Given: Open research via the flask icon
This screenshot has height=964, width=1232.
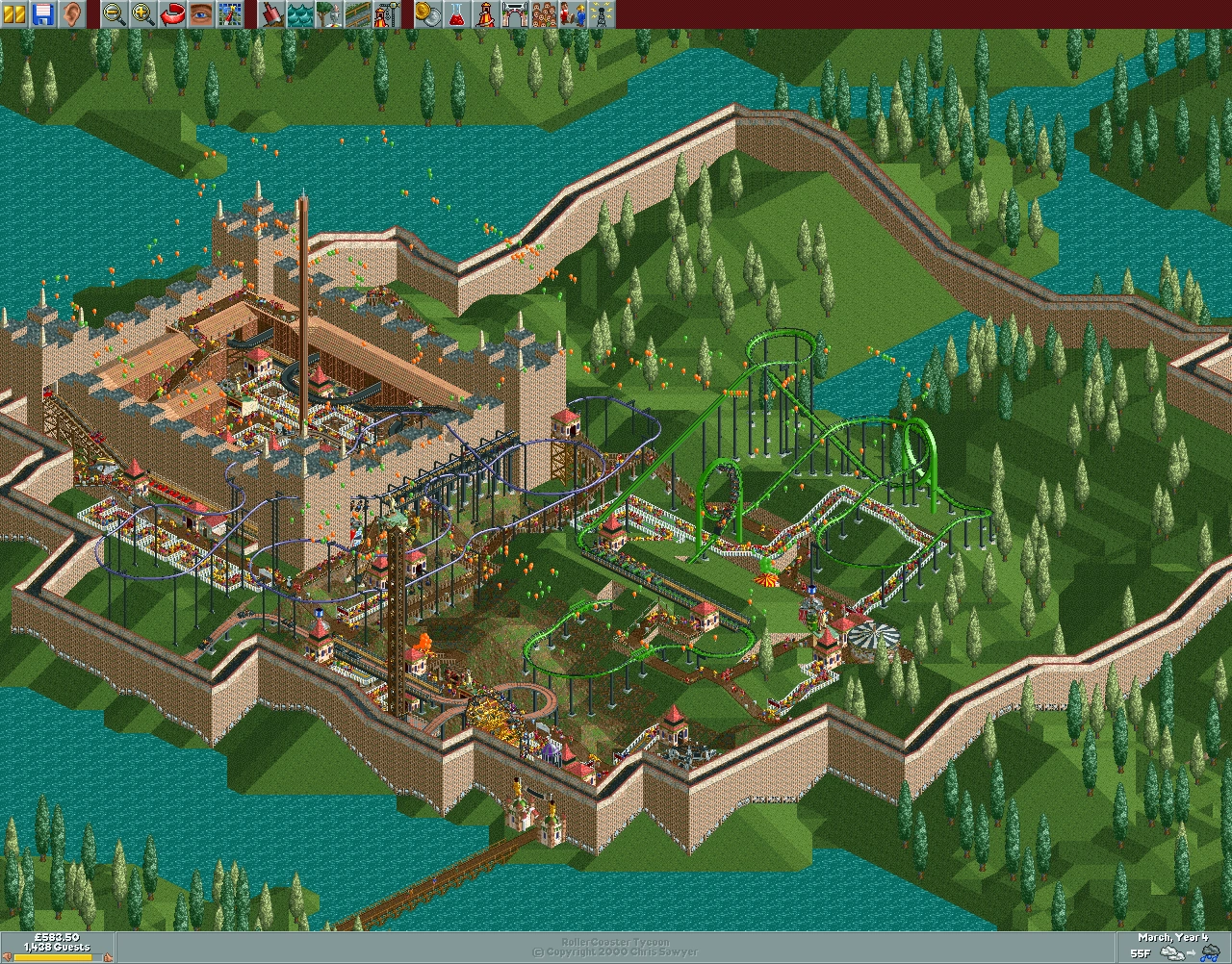Looking at the screenshot, I should 455,13.
